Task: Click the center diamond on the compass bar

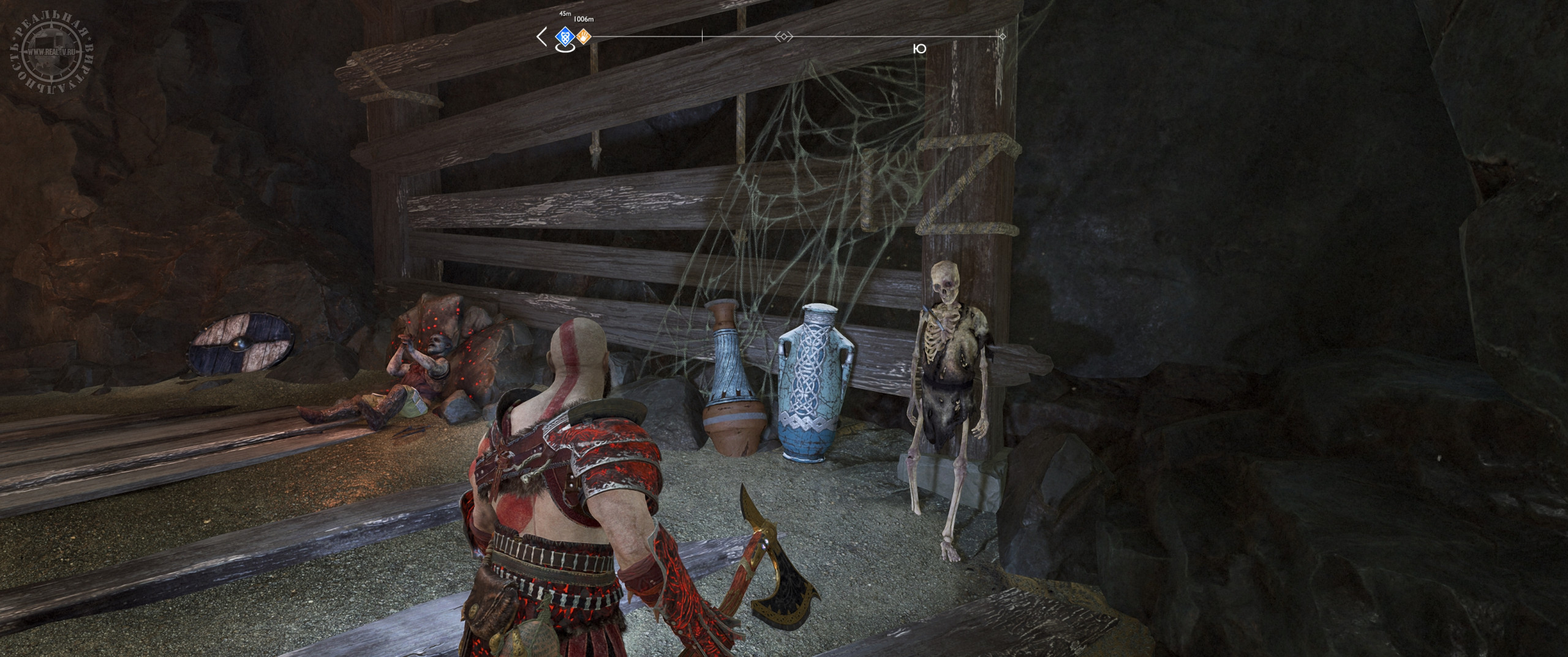Action: pos(783,37)
